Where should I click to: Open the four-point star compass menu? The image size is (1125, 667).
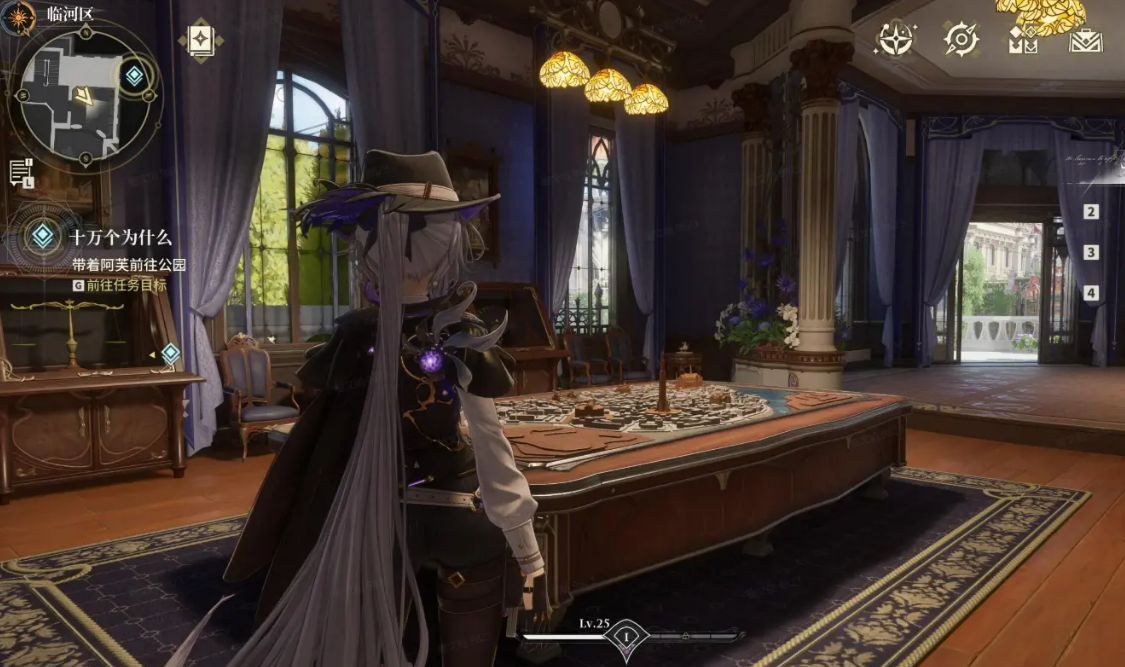895,39
